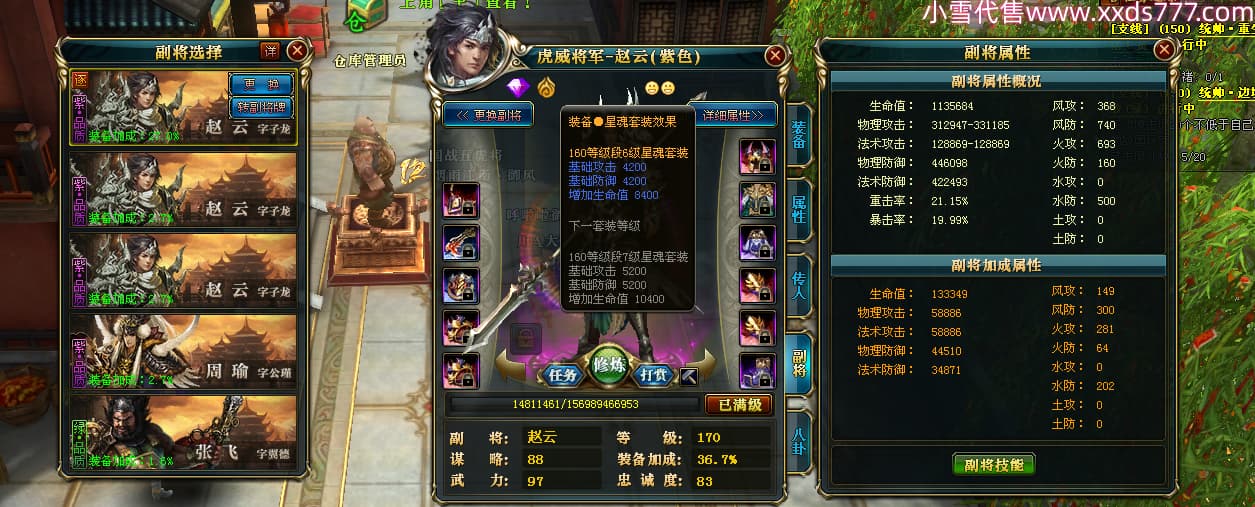Image resolution: width=1255 pixels, height=507 pixels.
Task: Close the 虎威将军-赵云 window
Action: [775, 57]
